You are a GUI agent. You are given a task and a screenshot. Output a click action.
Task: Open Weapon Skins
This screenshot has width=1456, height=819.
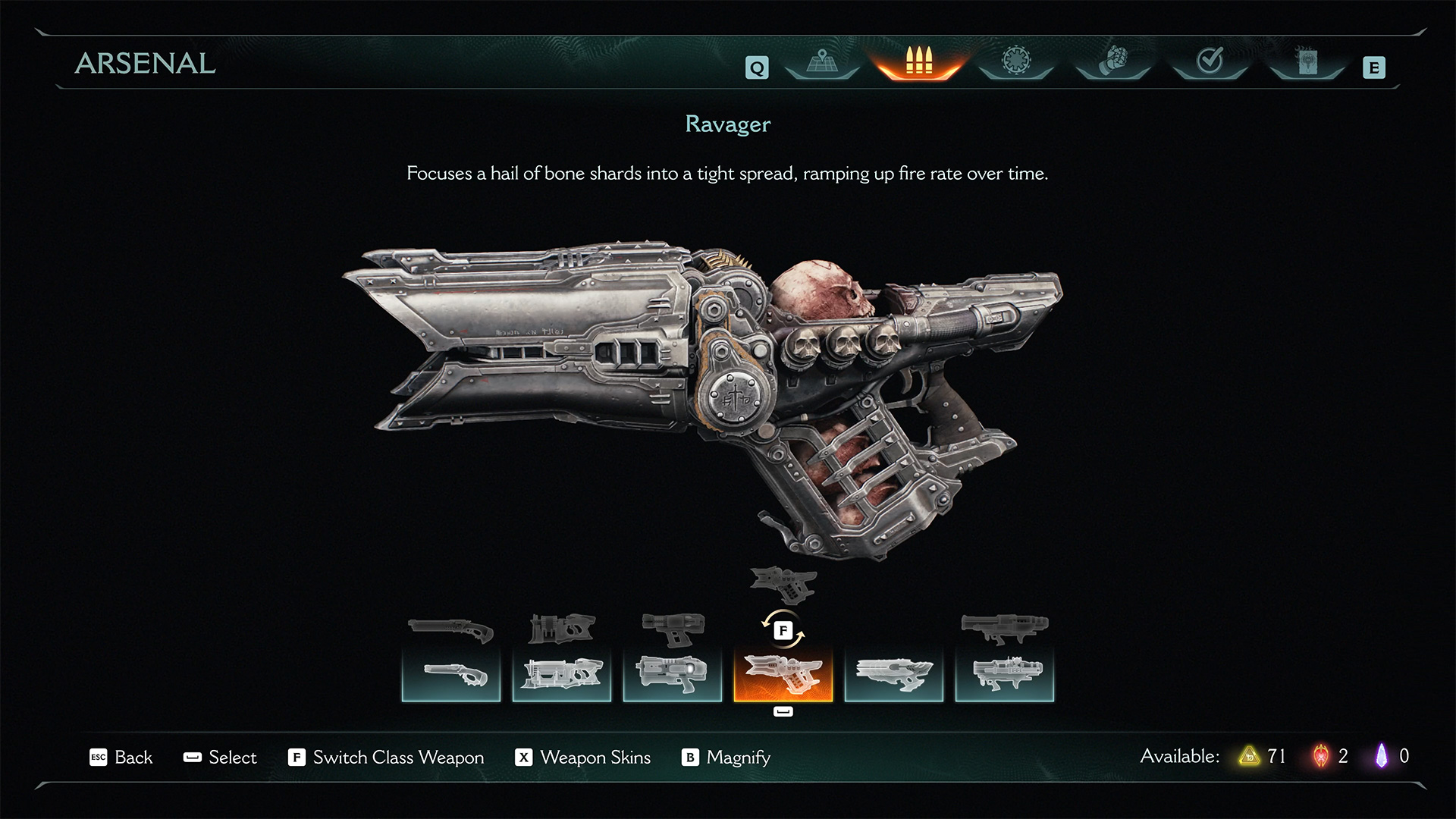583,758
